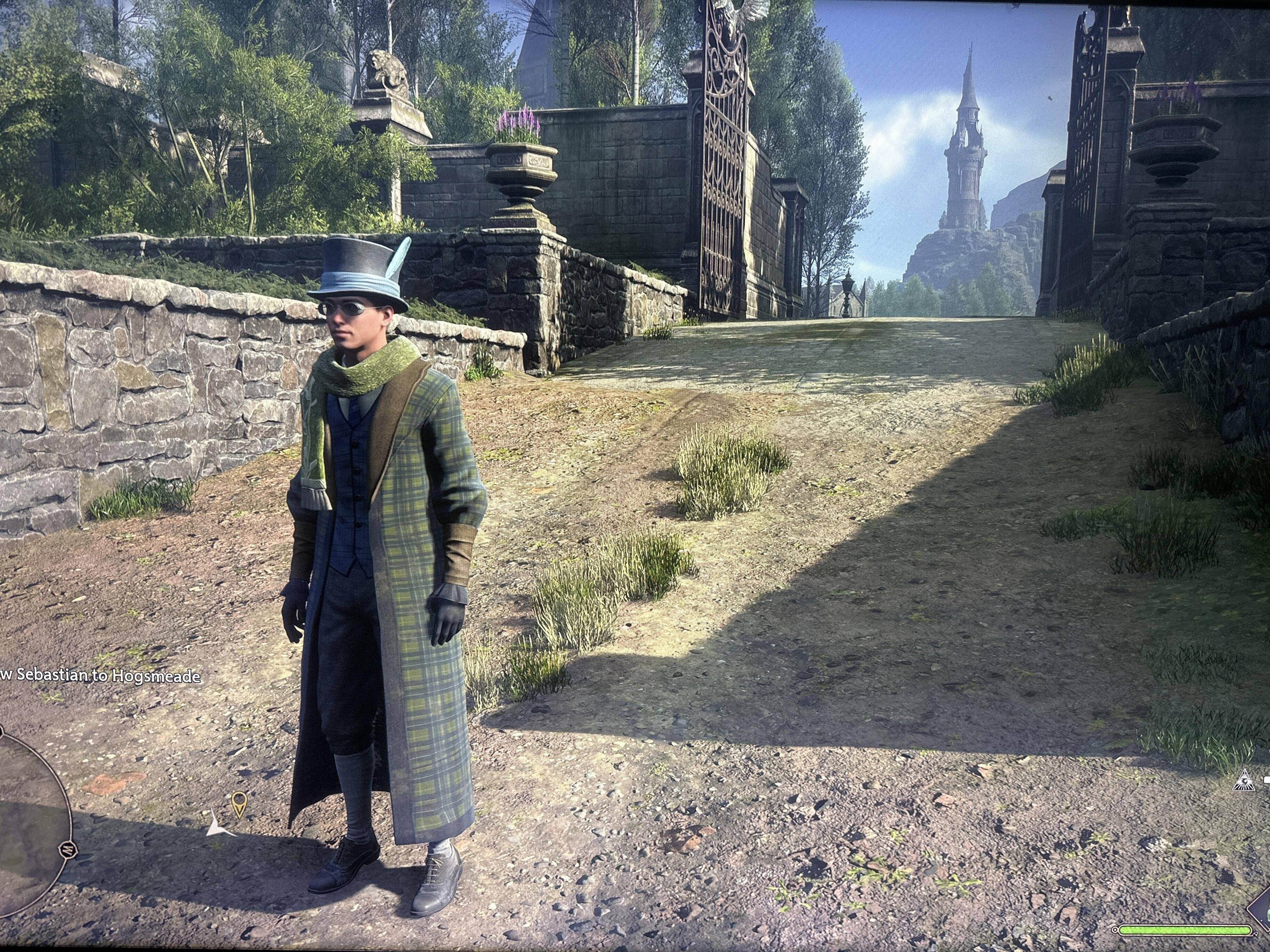1270x952 pixels.
Task: Select the Follow Sebastian to Hogsmeade objective
Action: tap(101, 675)
